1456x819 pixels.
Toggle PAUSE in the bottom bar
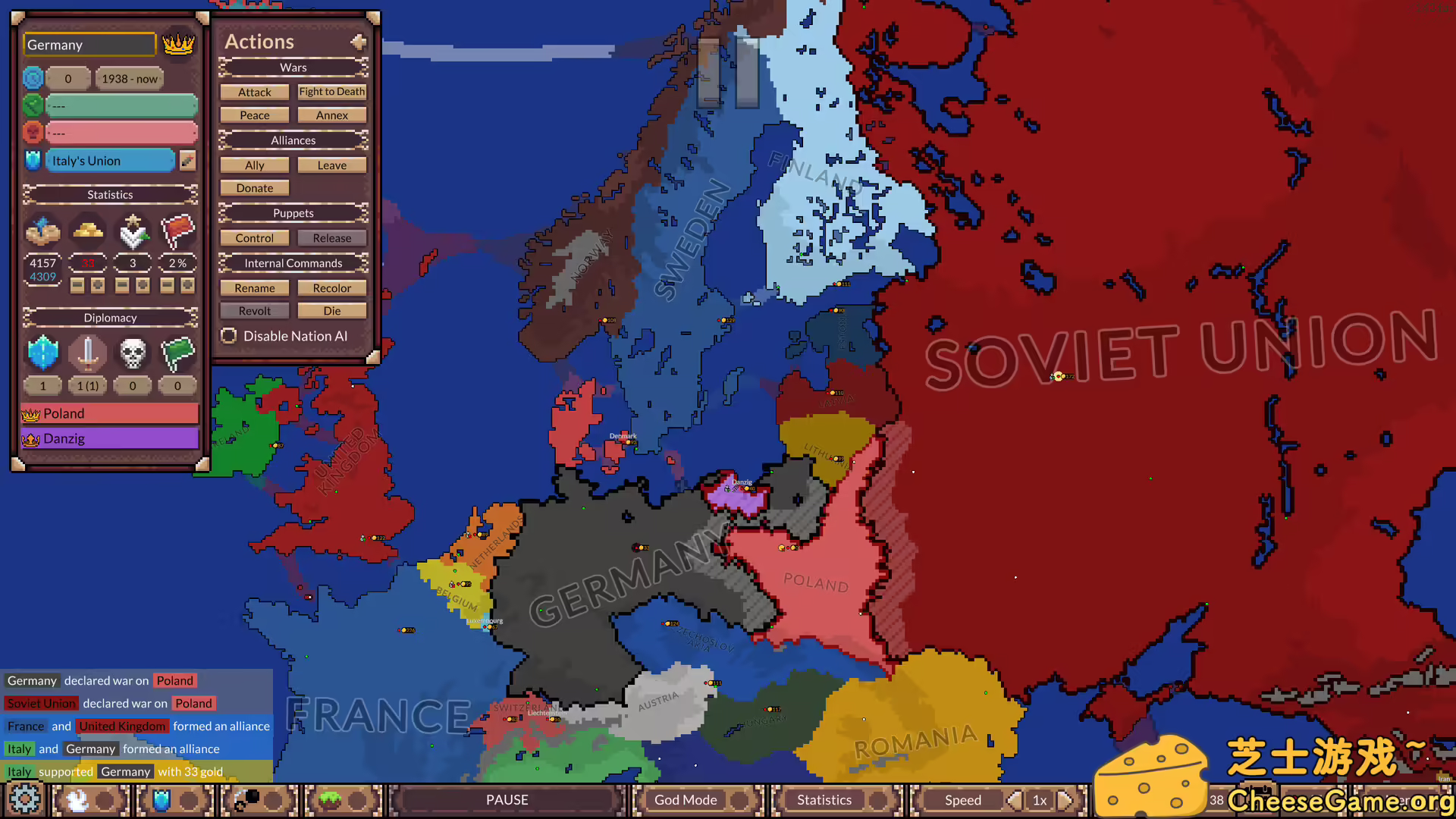click(507, 799)
